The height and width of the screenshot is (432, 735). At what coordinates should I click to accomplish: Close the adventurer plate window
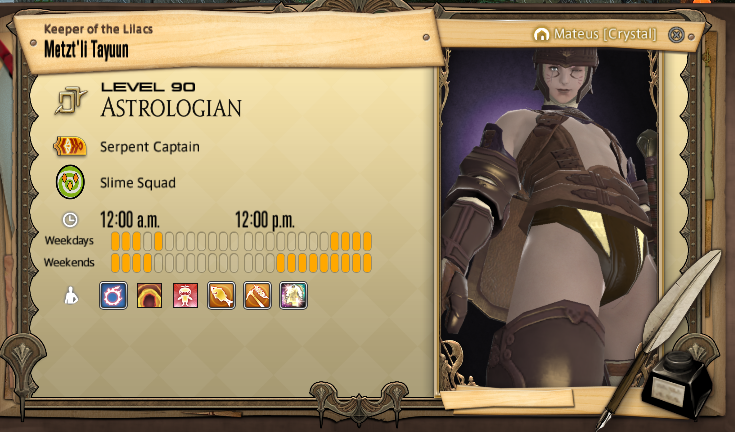tap(676, 34)
